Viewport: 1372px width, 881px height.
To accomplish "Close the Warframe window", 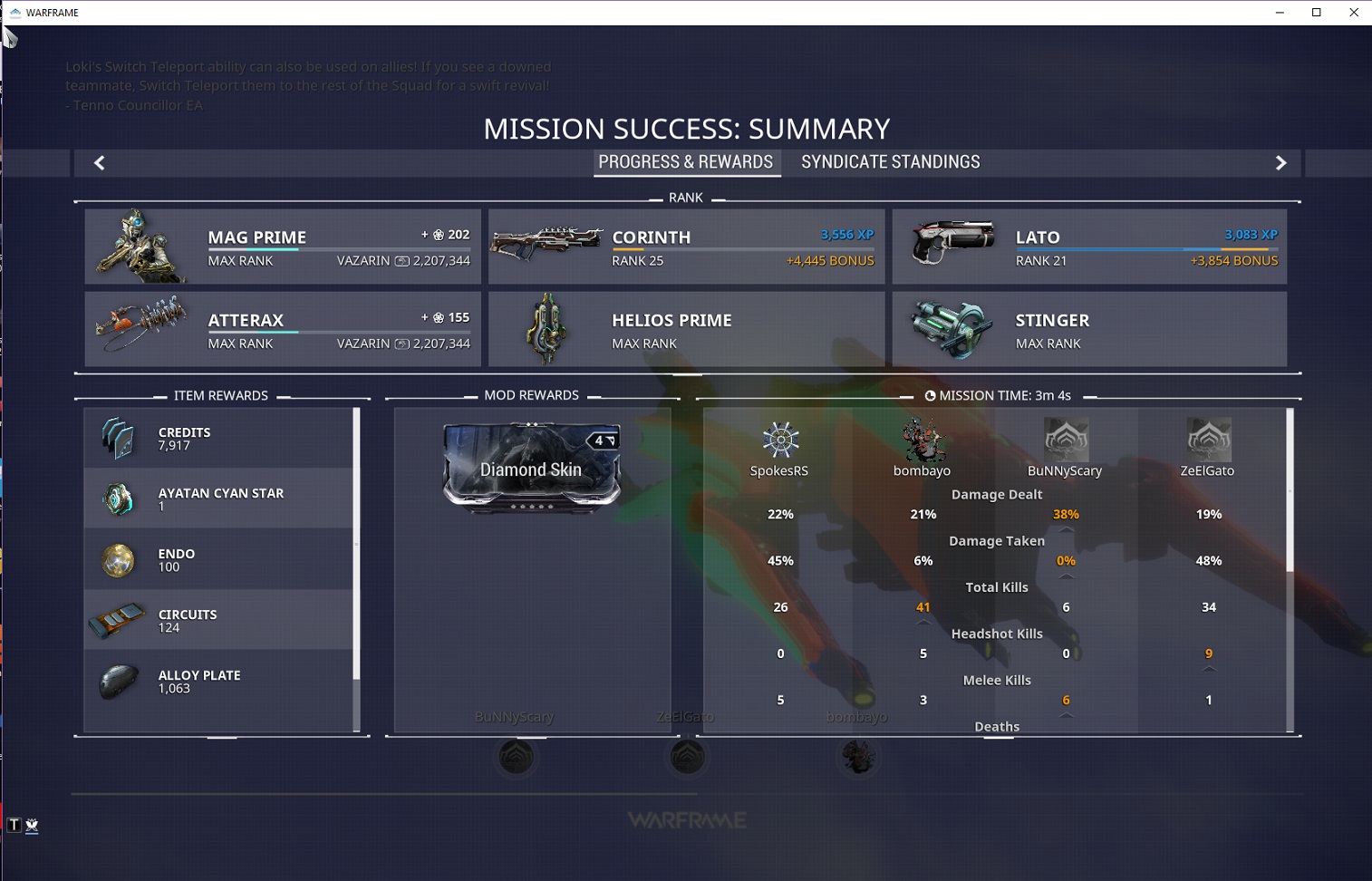I will [1354, 13].
